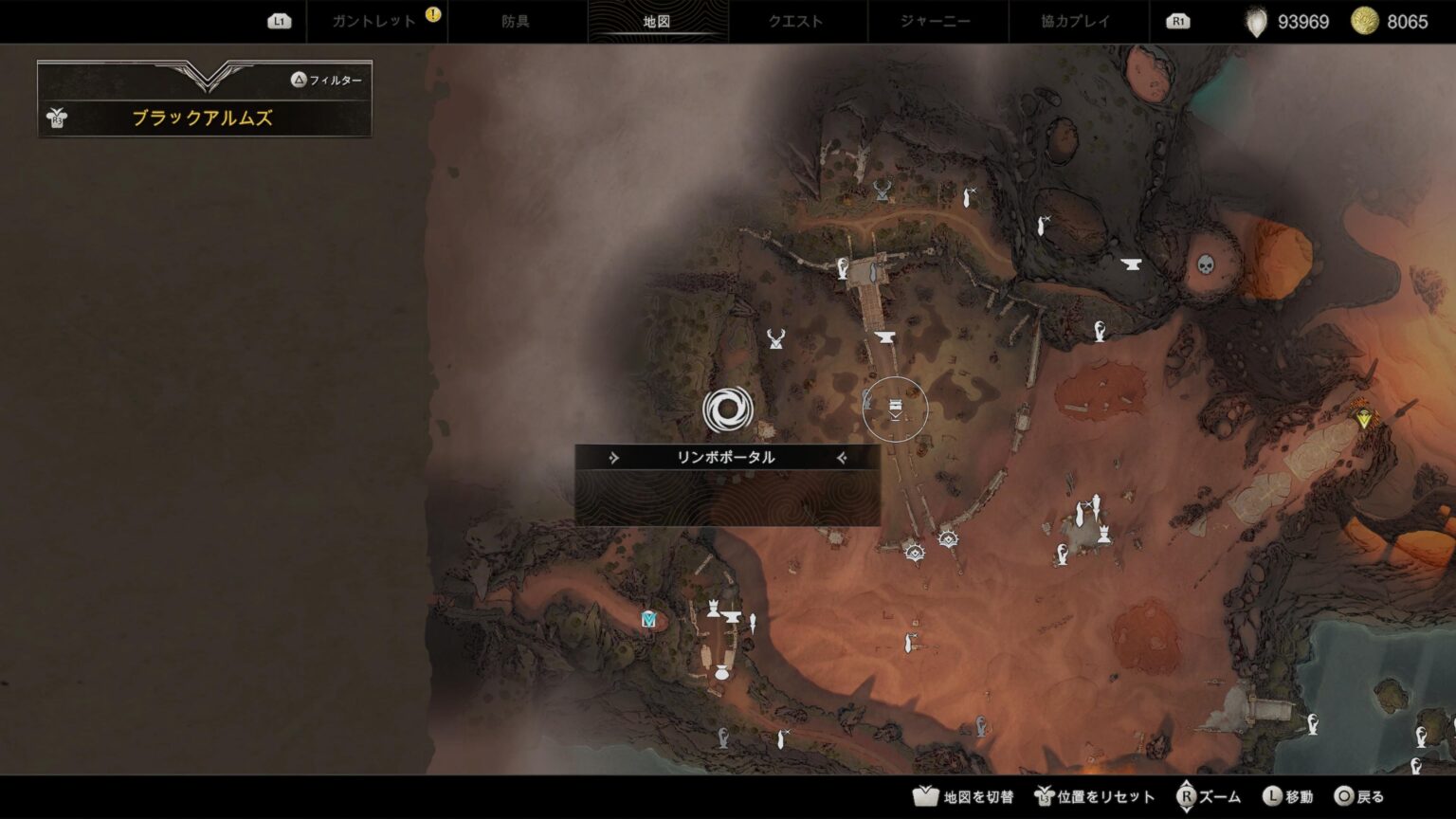Open the 防具 tab
This screenshot has height=819, width=1456.
(516, 21)
